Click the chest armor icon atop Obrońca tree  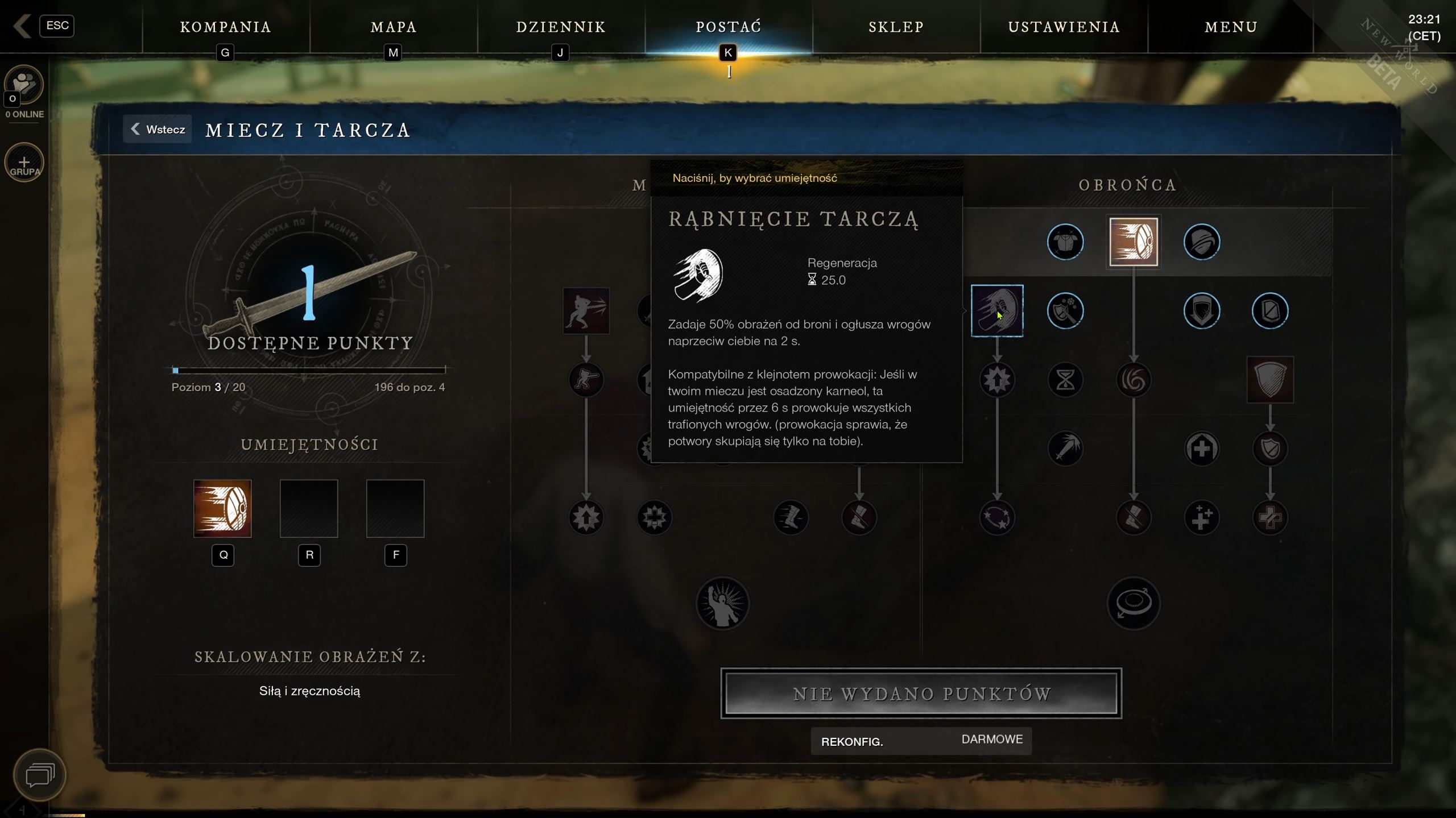pyautogui.click(x=1066, y=242)
